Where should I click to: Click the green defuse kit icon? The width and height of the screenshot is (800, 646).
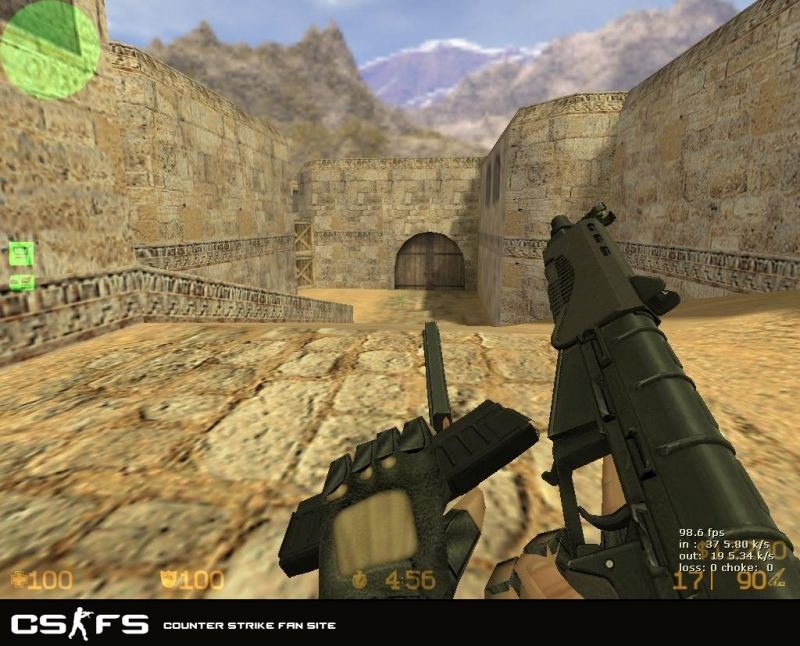pyautogui.click(x=22, y=282)
